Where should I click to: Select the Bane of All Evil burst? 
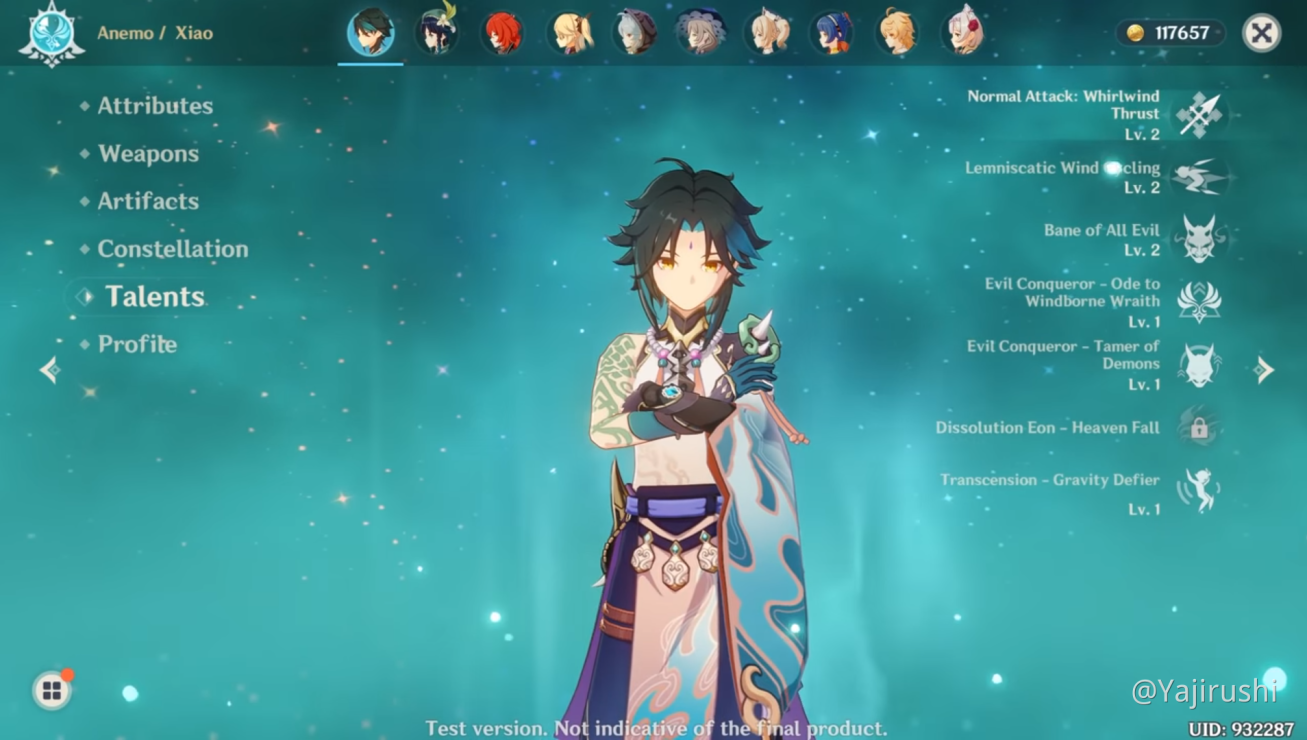coord(1199,239)
